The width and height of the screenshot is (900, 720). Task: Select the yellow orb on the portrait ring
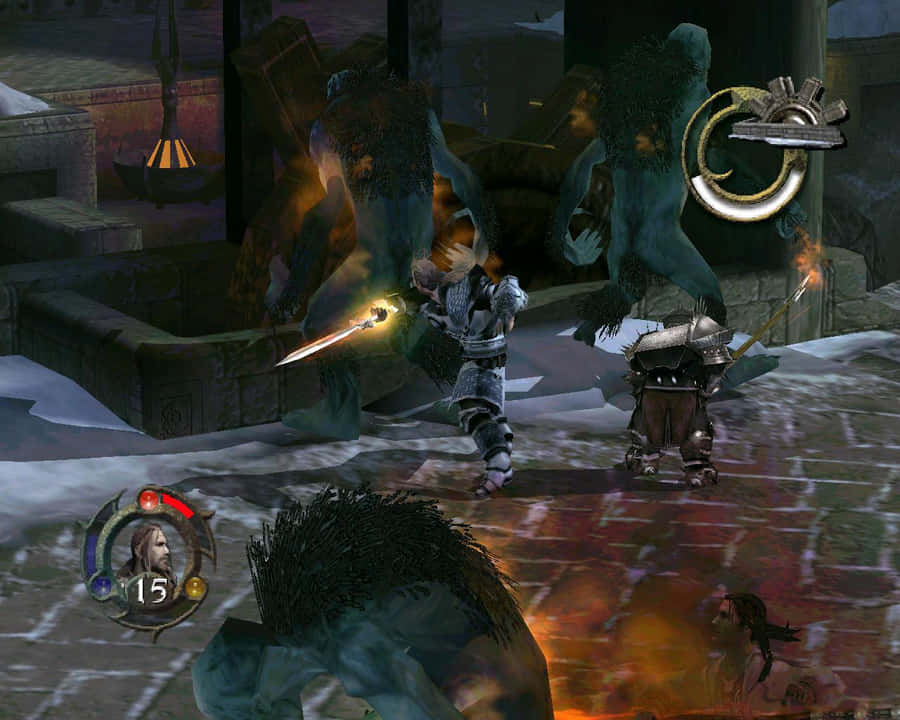(195, 588)
